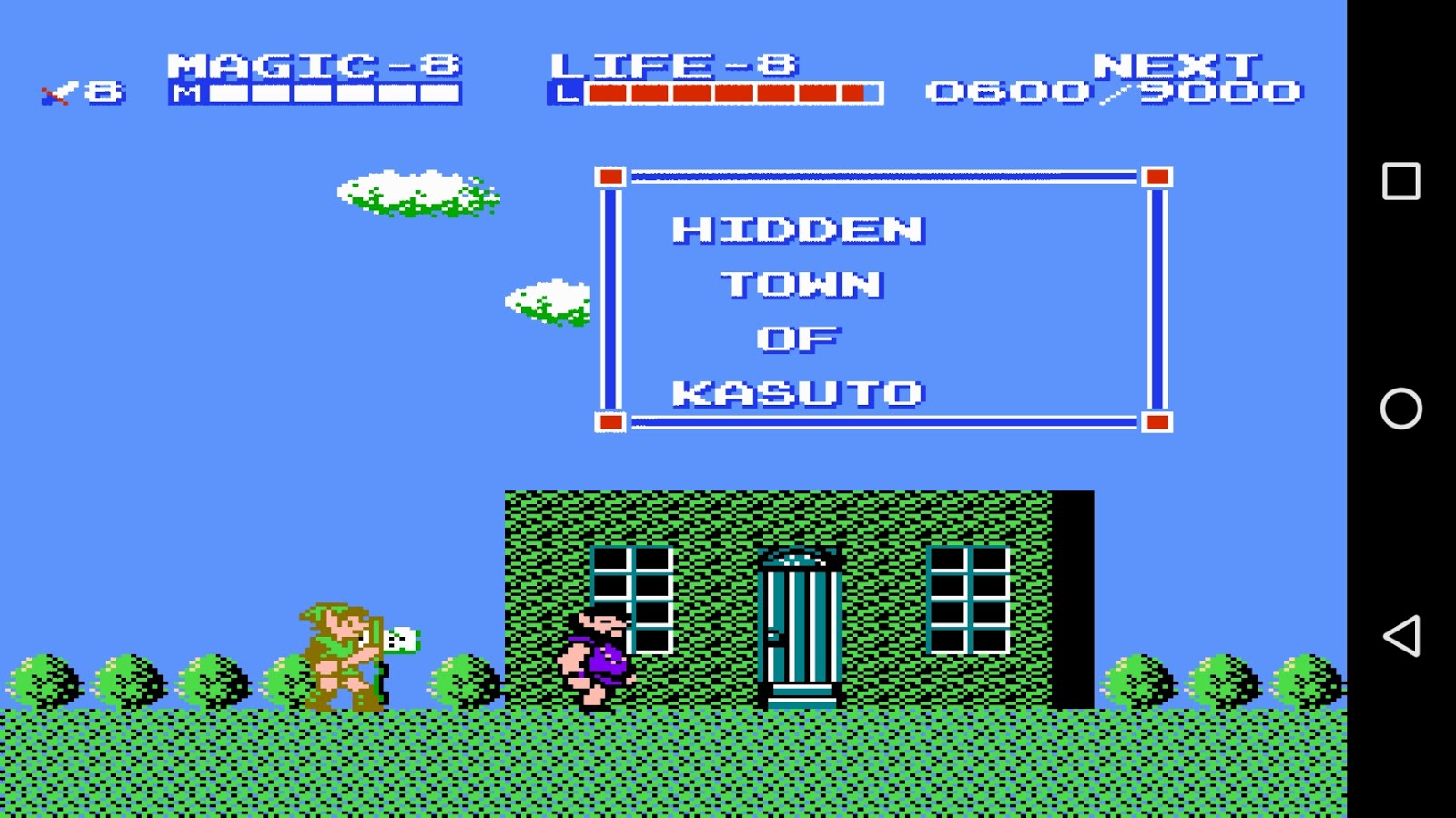
Task: Click the right window of the house
Action: click(x=969, y=601)
